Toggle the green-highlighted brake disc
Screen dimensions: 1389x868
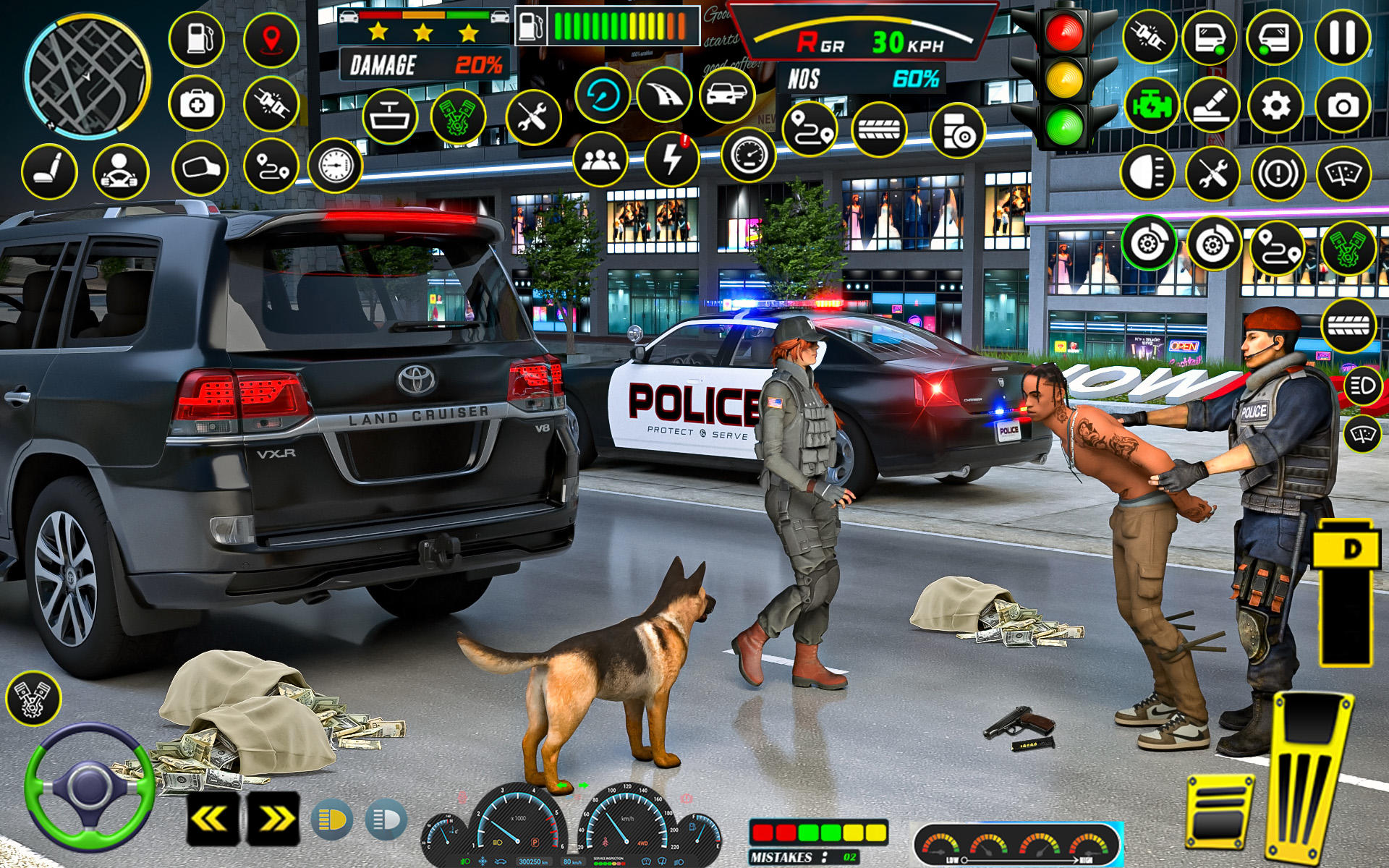pyautogui.click(x=1148, y=244)
